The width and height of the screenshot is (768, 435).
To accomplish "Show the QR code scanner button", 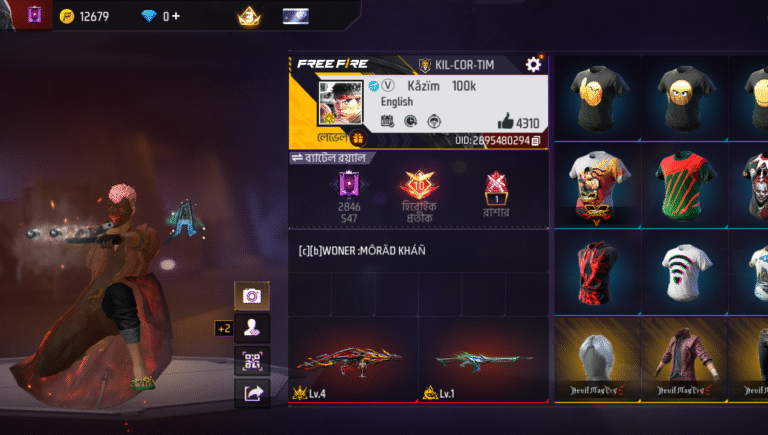I will [251, 360].
